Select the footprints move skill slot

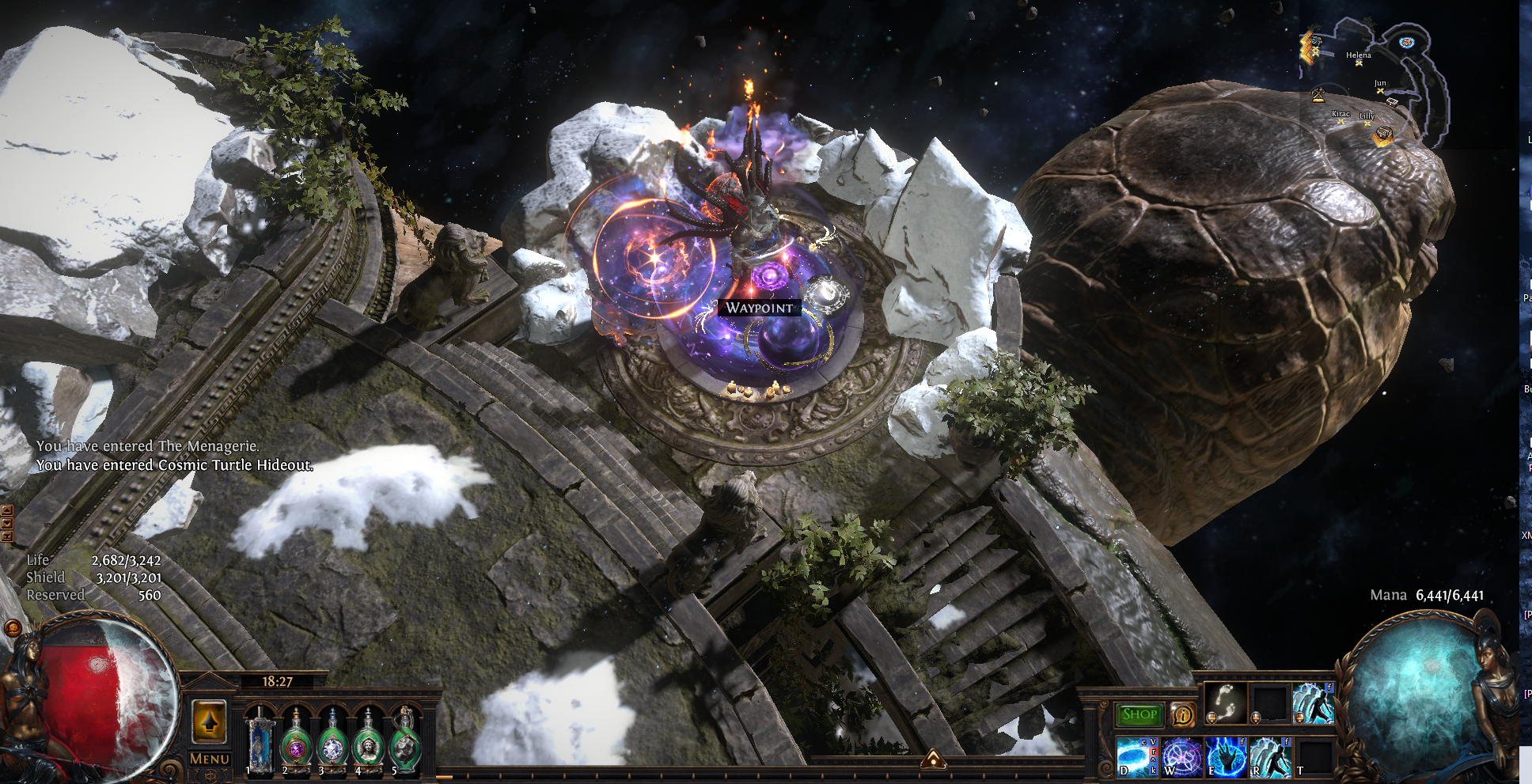(x=1225, y=703)
